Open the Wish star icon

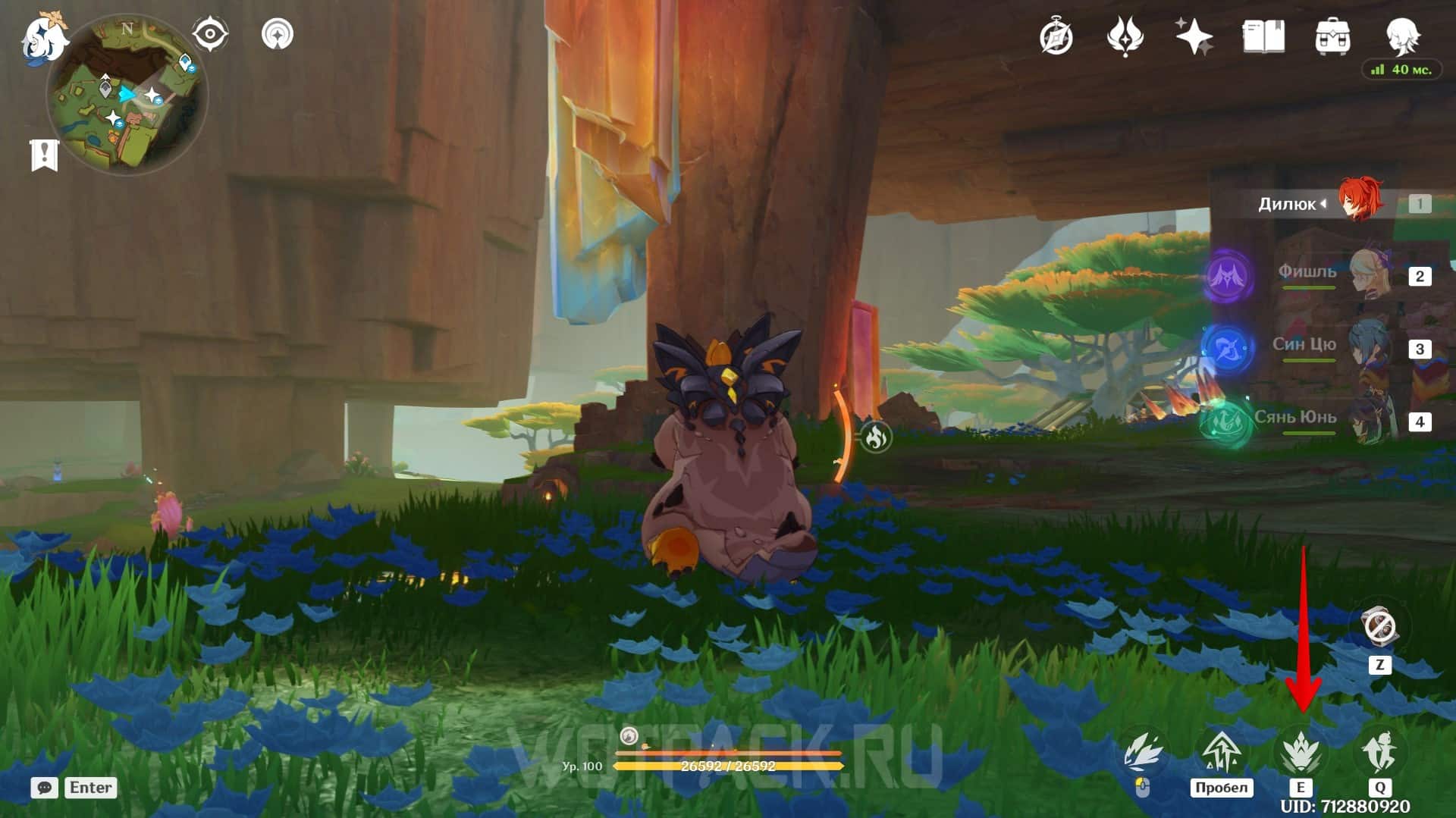[x=1193, y=36]
